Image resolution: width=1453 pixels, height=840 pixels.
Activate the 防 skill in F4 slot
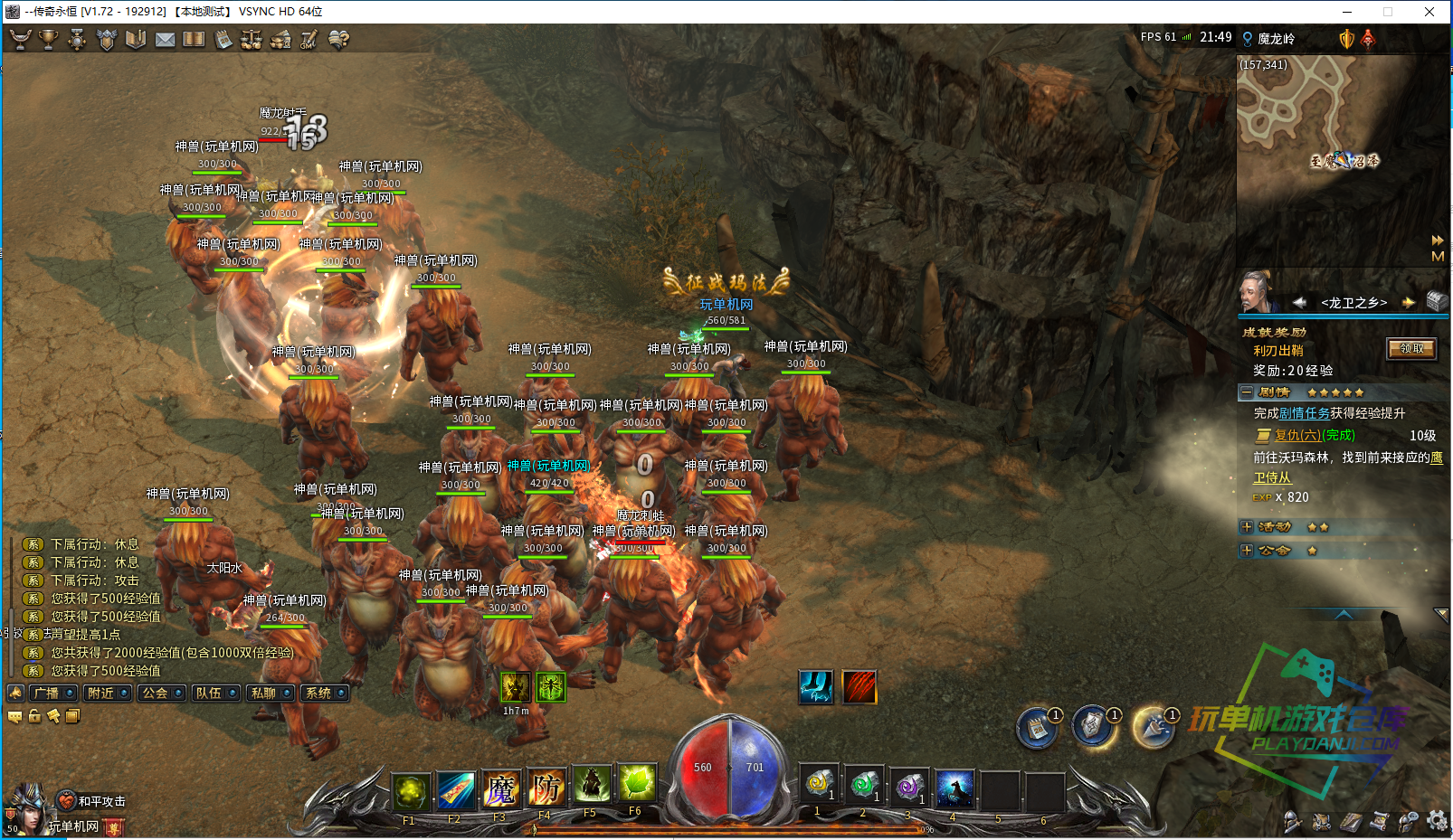click(546, 789)
